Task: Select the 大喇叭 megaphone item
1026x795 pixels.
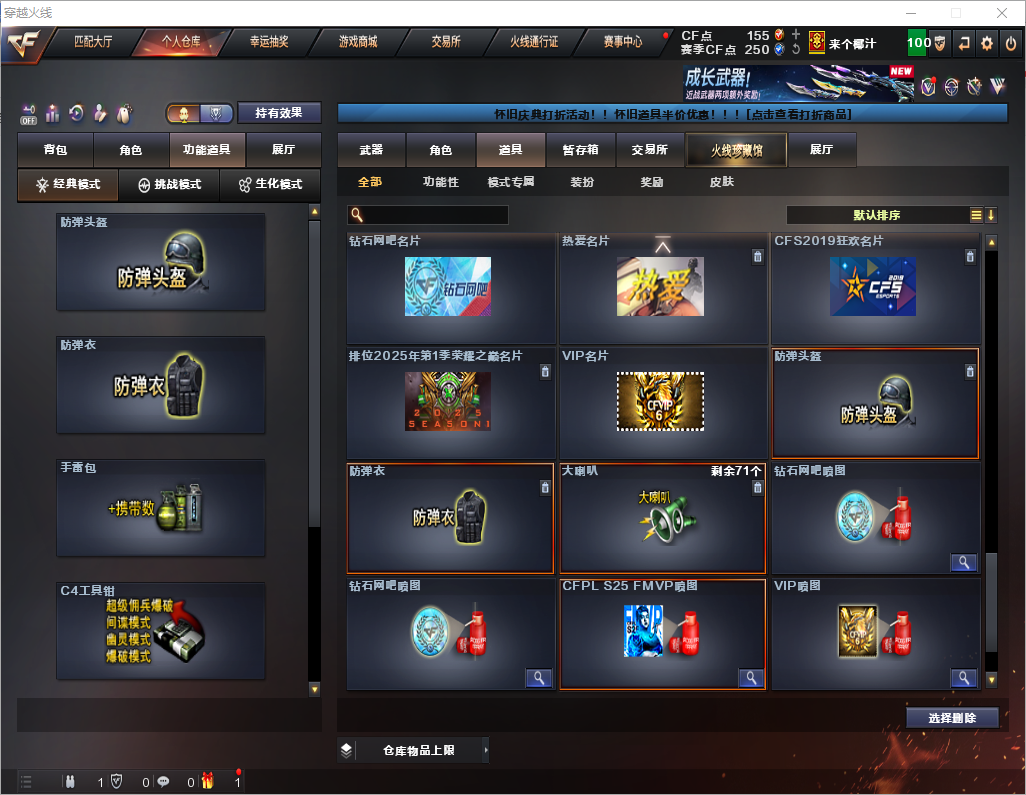Action: [663, 518]
